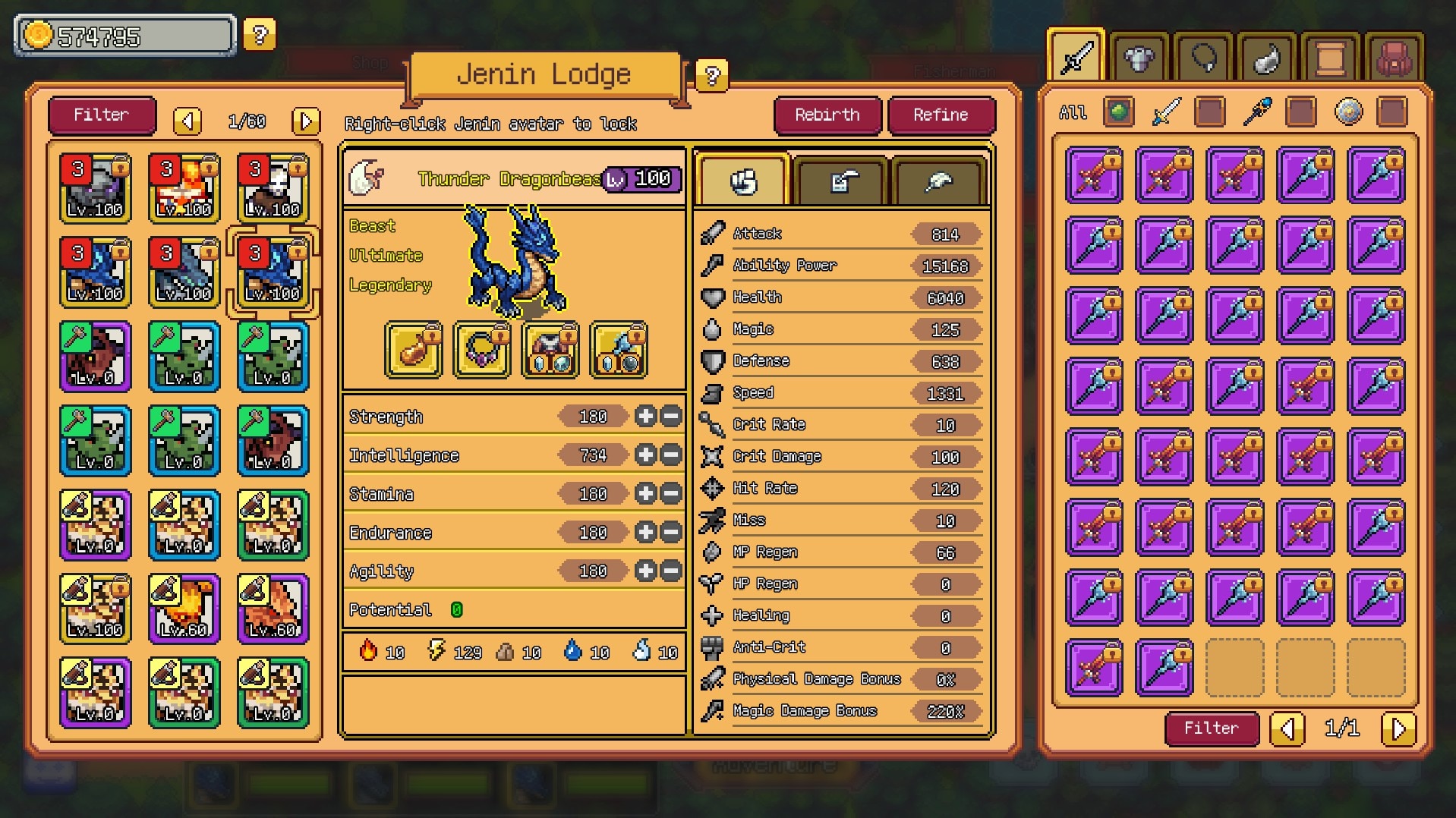
Task: Add a point to Agility
Action: 645,571
